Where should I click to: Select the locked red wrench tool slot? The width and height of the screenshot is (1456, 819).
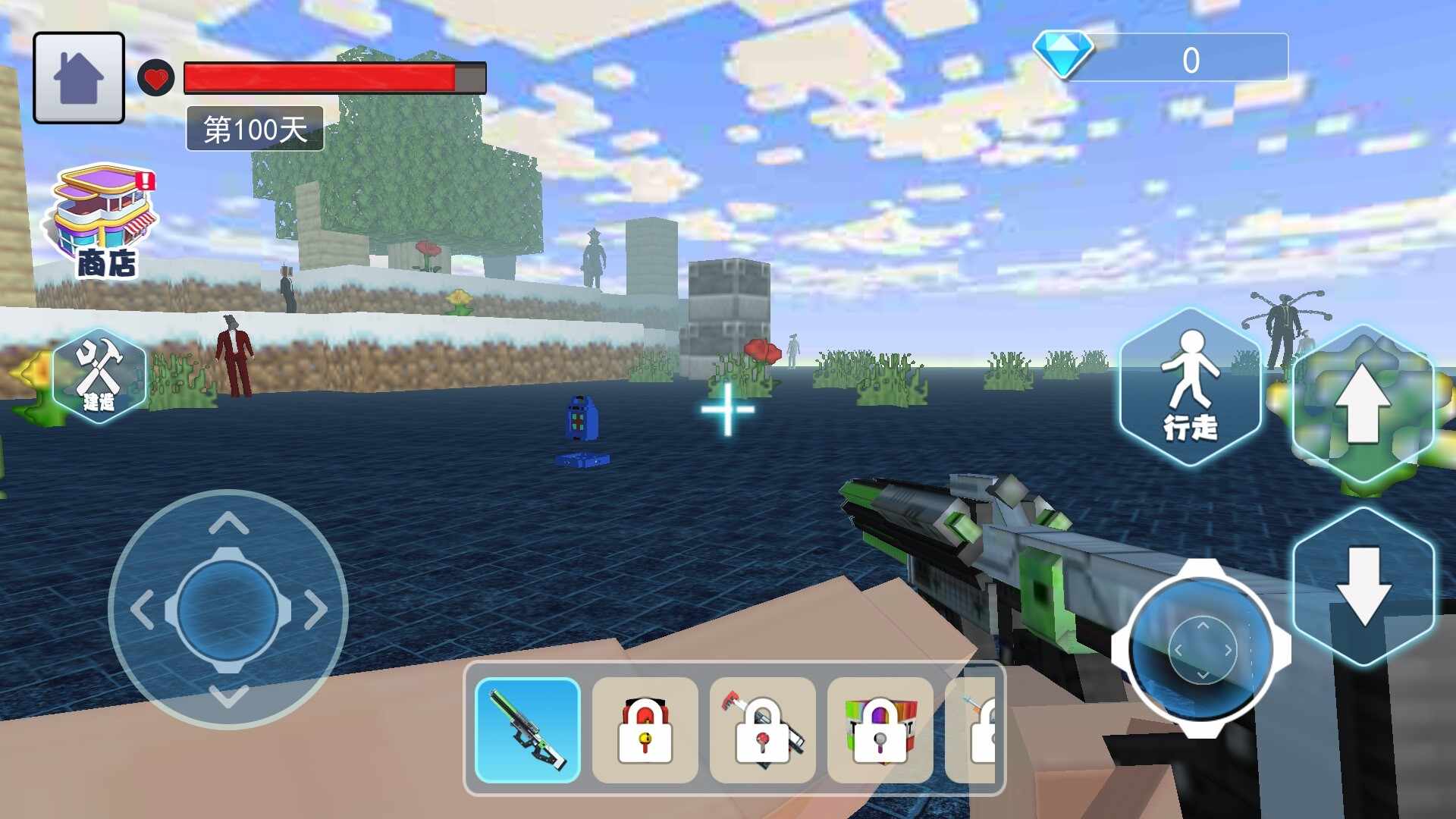coord(762,730)
